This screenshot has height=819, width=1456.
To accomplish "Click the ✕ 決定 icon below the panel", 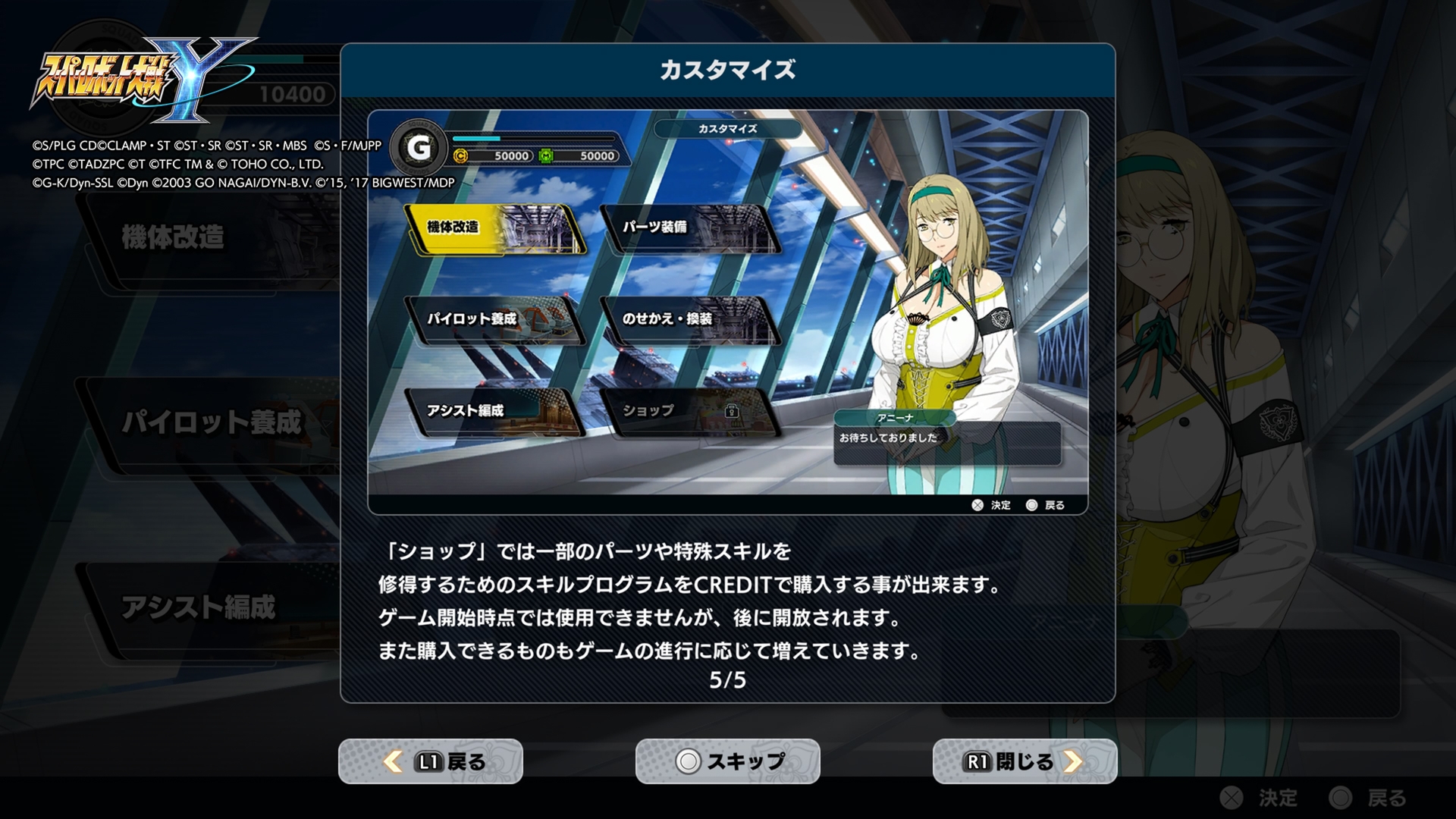I will pyautogui.click(x=978, y=504).
